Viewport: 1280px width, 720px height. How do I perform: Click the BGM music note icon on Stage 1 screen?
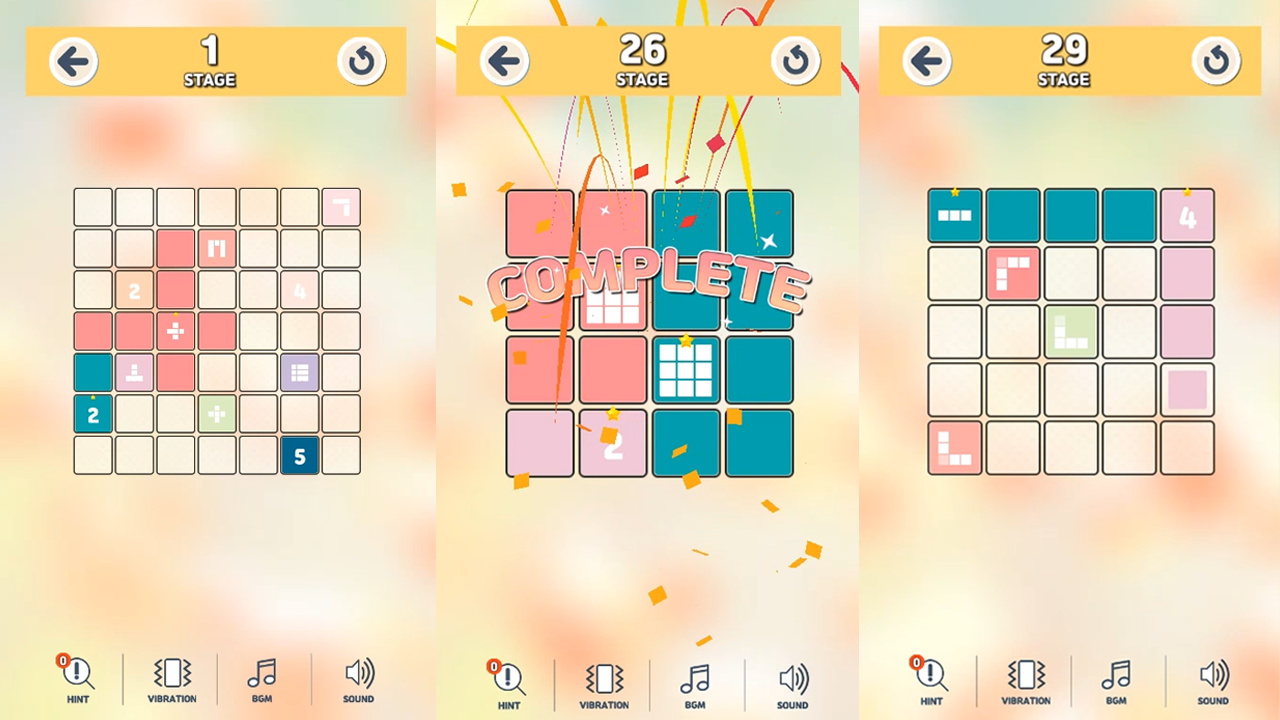(x=262, y=678)
